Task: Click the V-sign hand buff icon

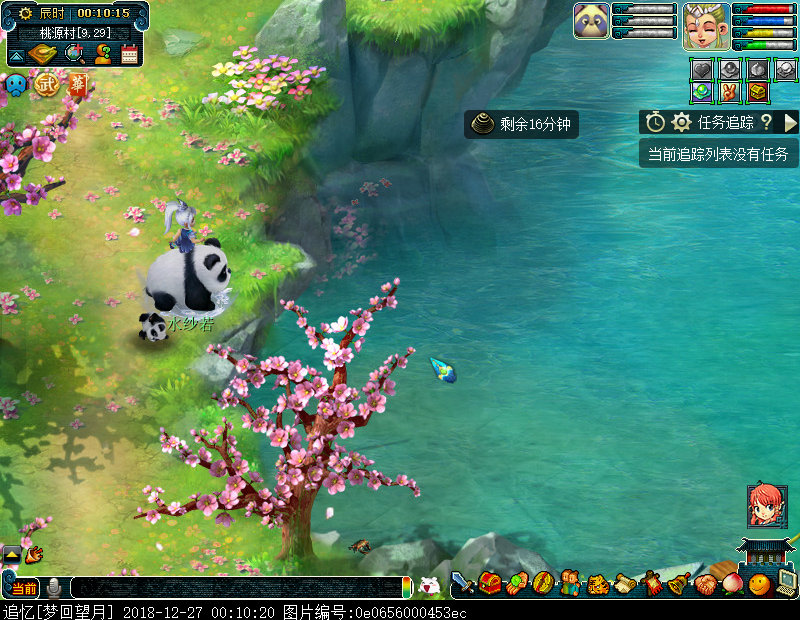Action: point(730,92)
